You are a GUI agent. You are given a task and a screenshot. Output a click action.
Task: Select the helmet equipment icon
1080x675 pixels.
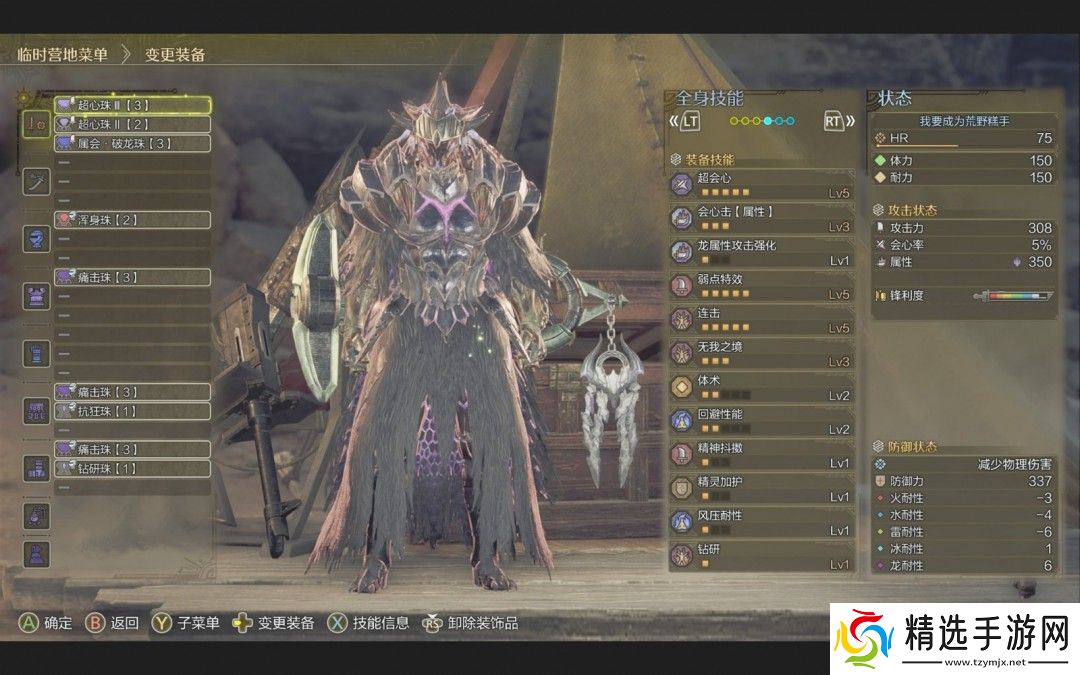tap(37, 239)
